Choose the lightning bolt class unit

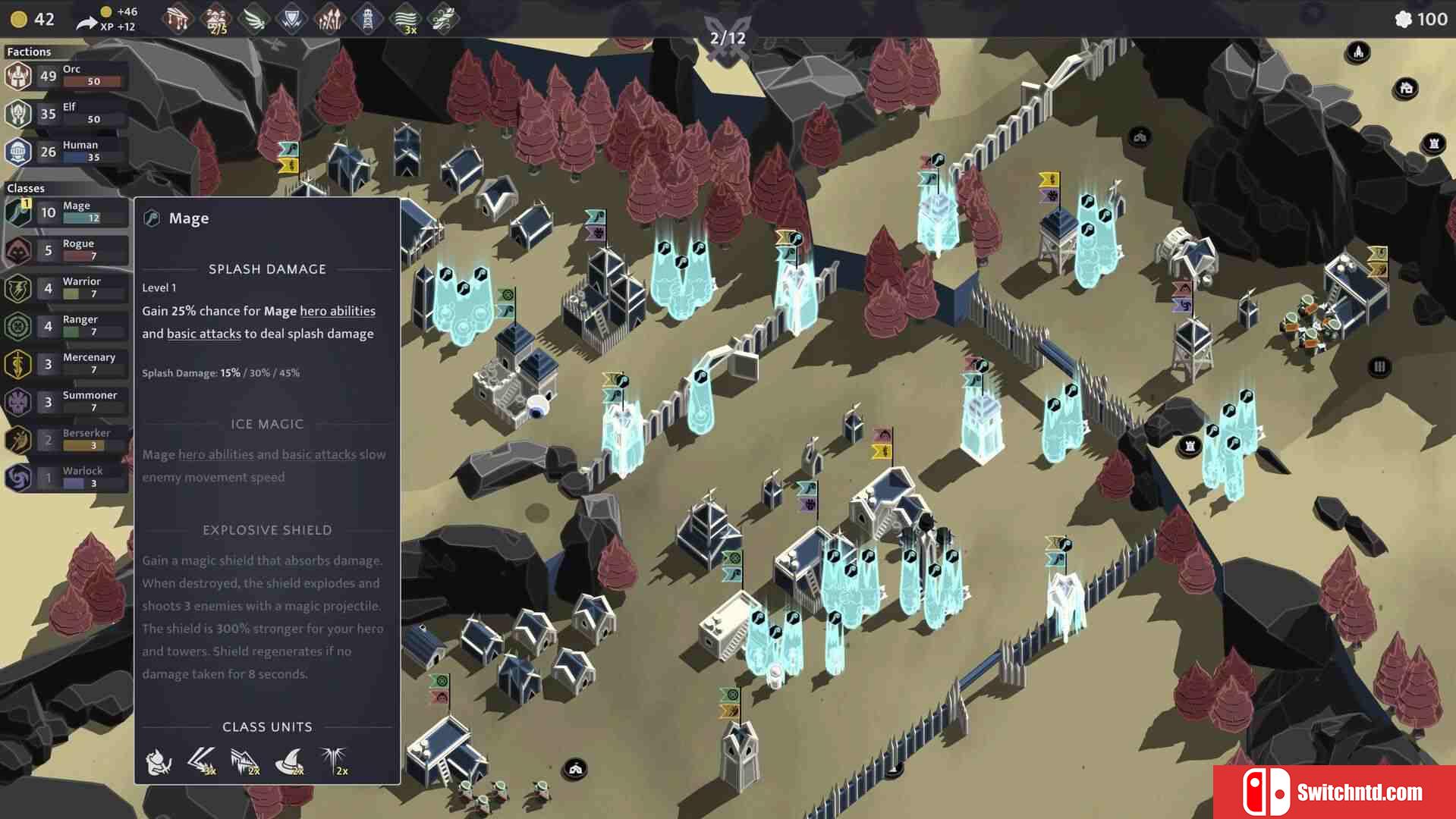pos(202,760)
